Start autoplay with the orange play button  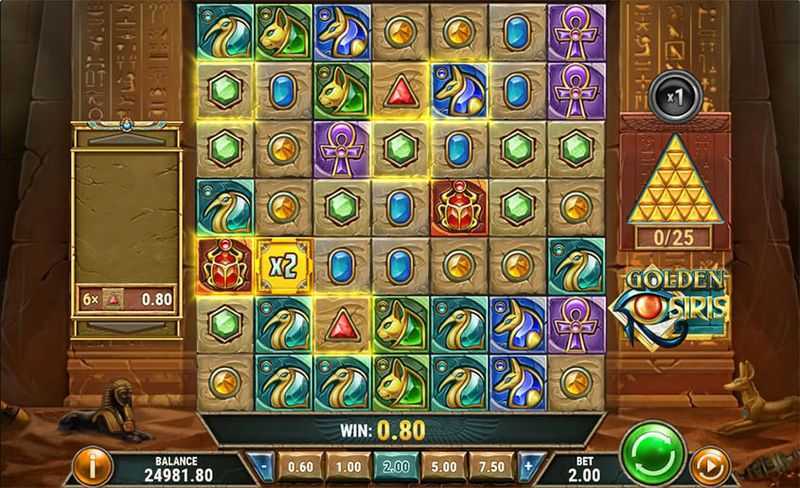tap(709, 466)
